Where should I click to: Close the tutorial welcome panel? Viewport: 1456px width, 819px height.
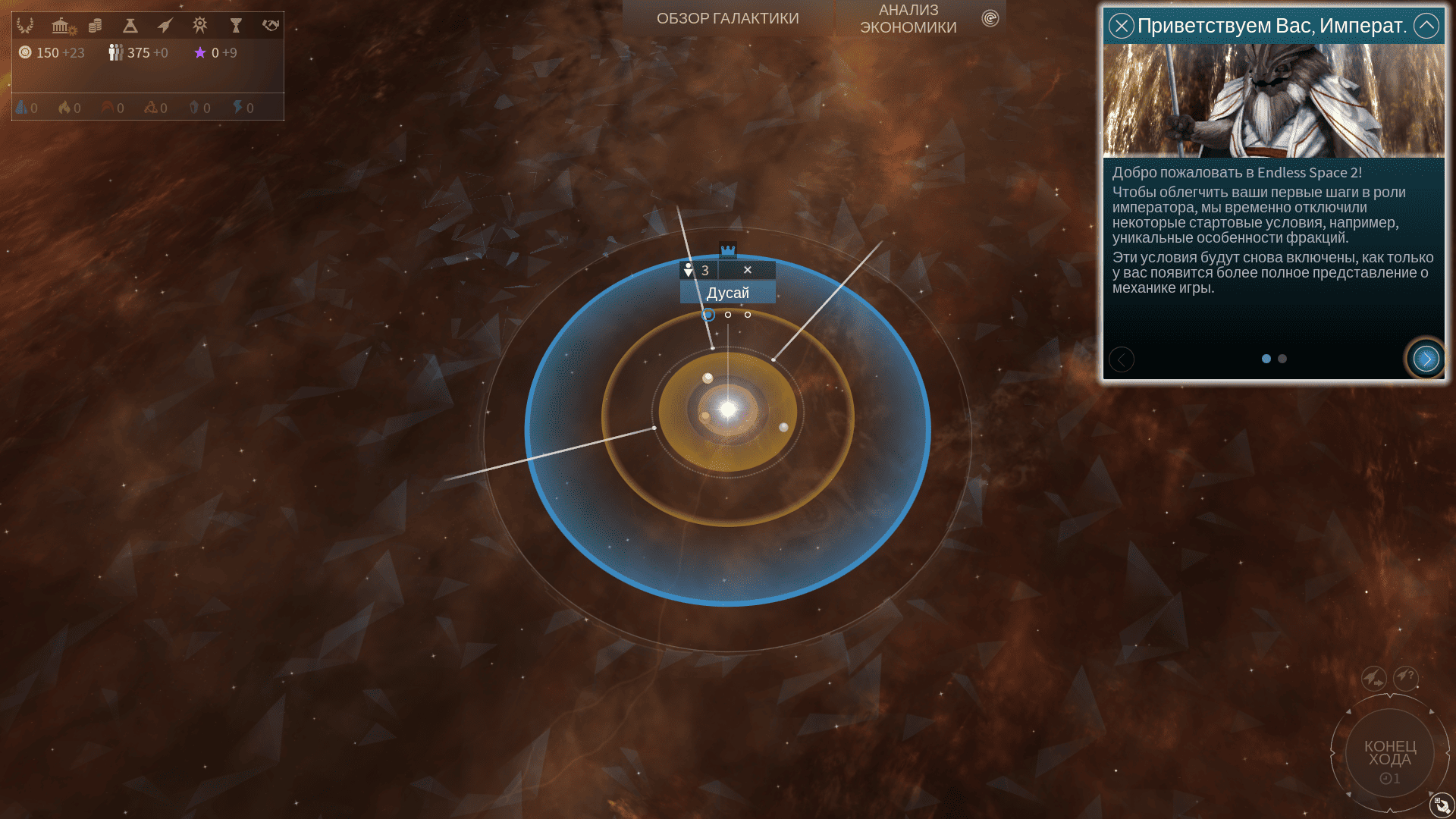click(x=1121, y=26)
